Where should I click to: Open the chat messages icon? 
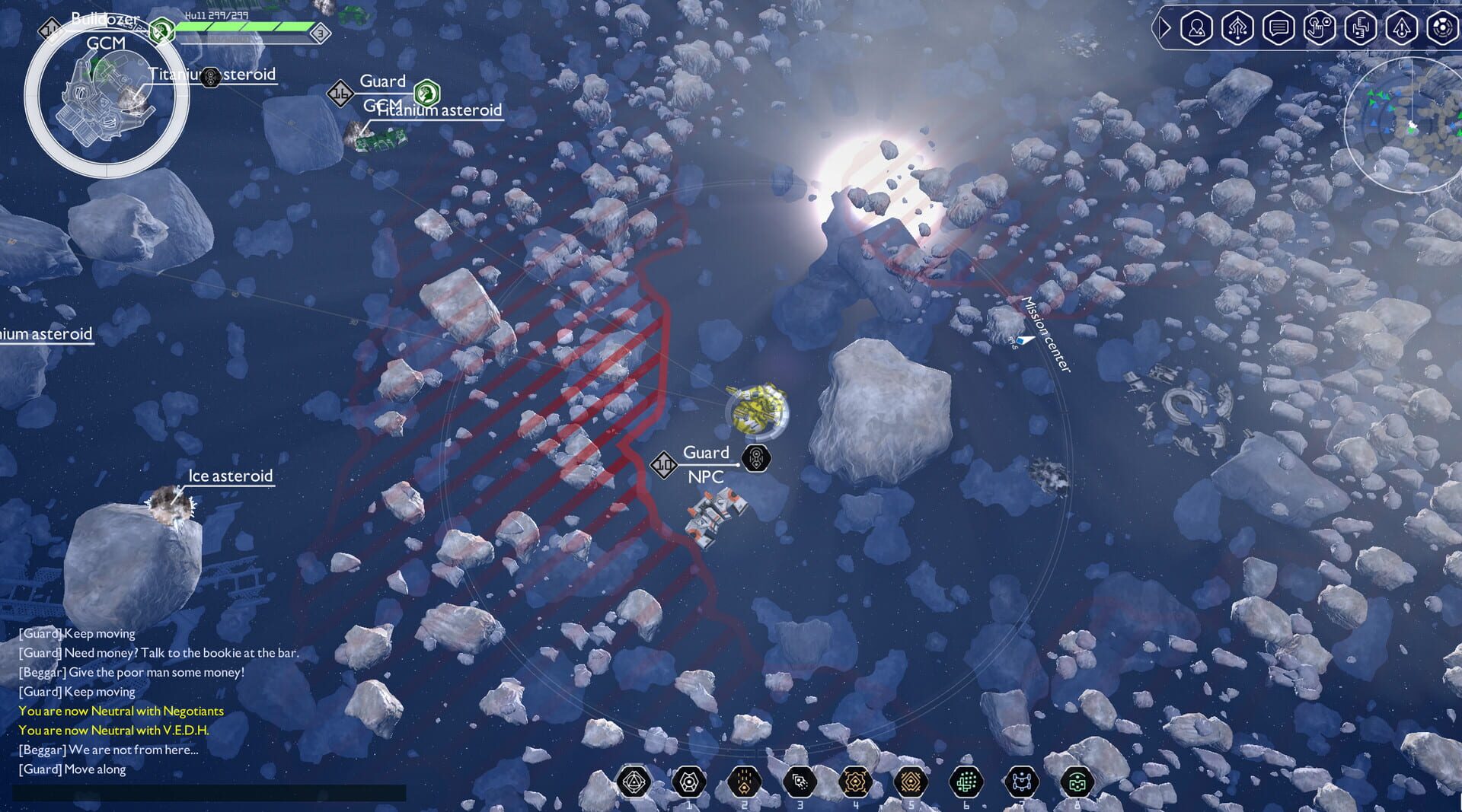1279,28
